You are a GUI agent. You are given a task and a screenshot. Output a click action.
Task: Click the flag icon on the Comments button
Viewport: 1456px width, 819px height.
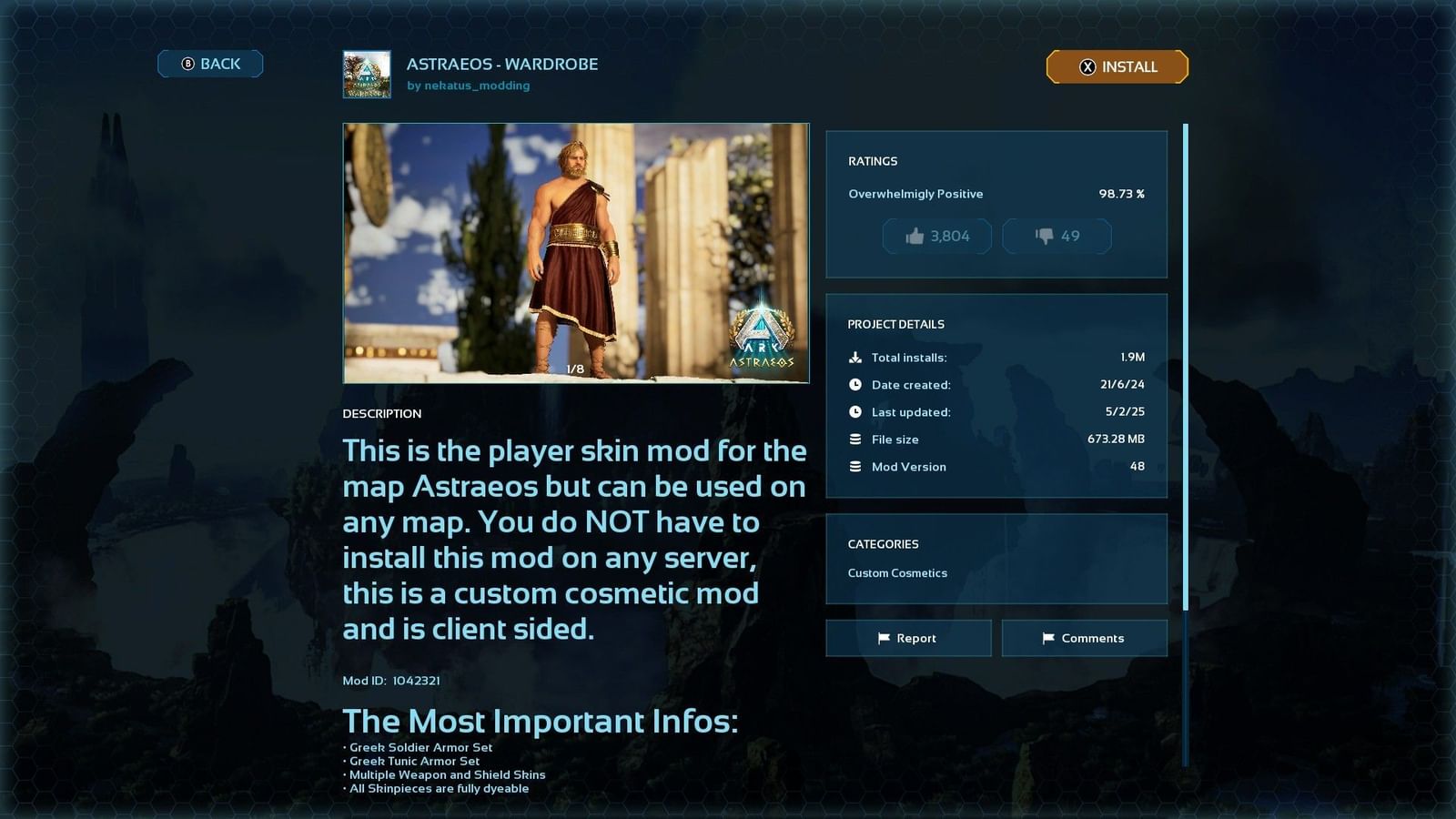[1048, 638]
